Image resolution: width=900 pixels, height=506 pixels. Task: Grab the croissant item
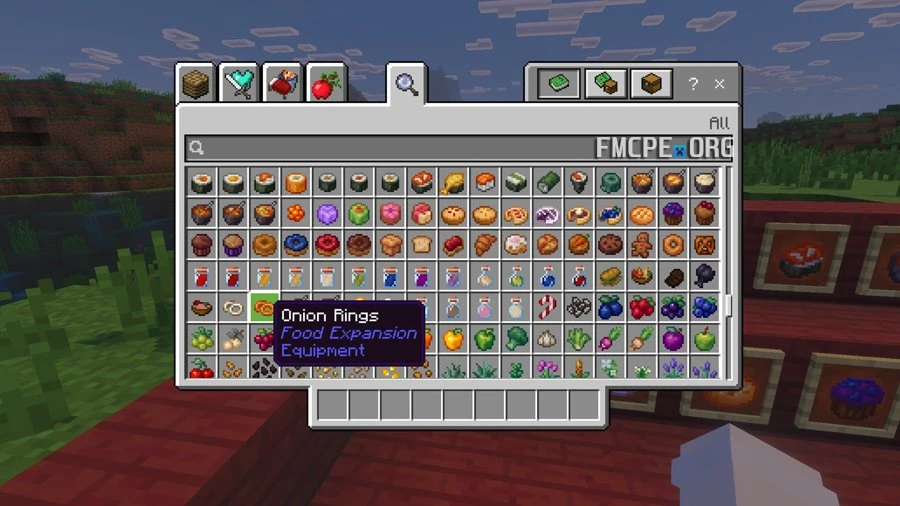(x=486, y=244)
